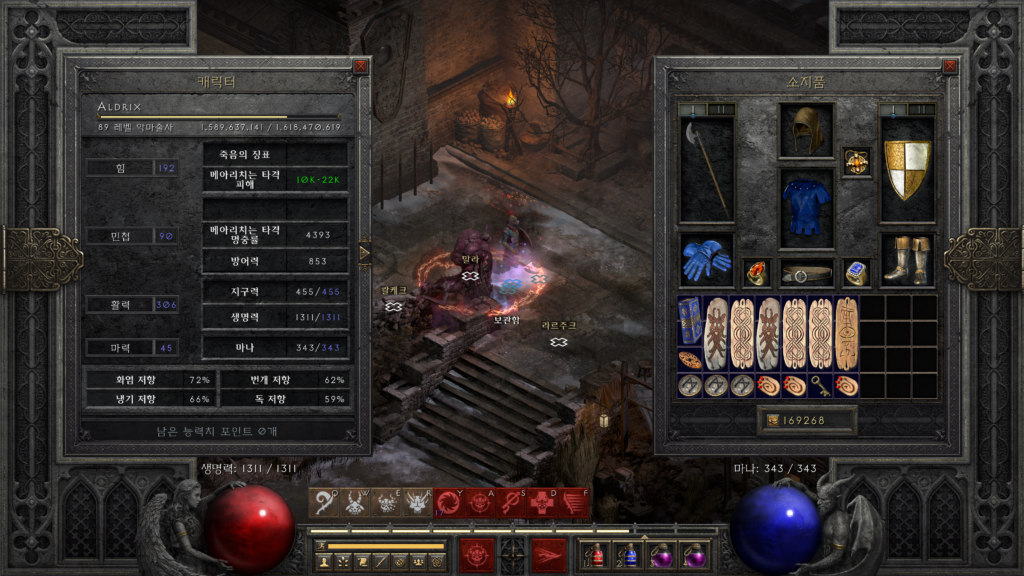Pick the equipped amulet slot
This screenshot has height=576, width=1024.
coord(856,161)
